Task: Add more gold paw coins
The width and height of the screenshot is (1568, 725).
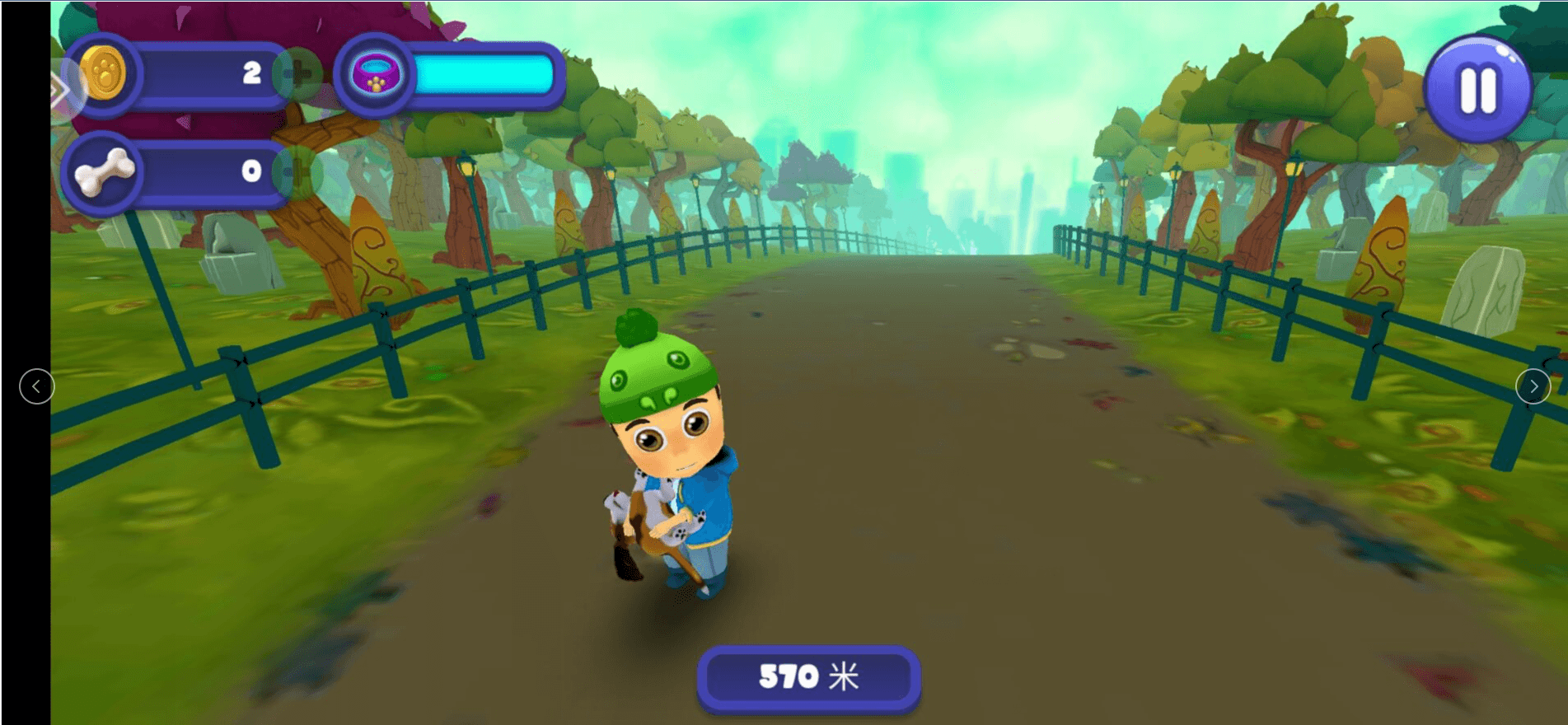Action: (x=298, y=74)
